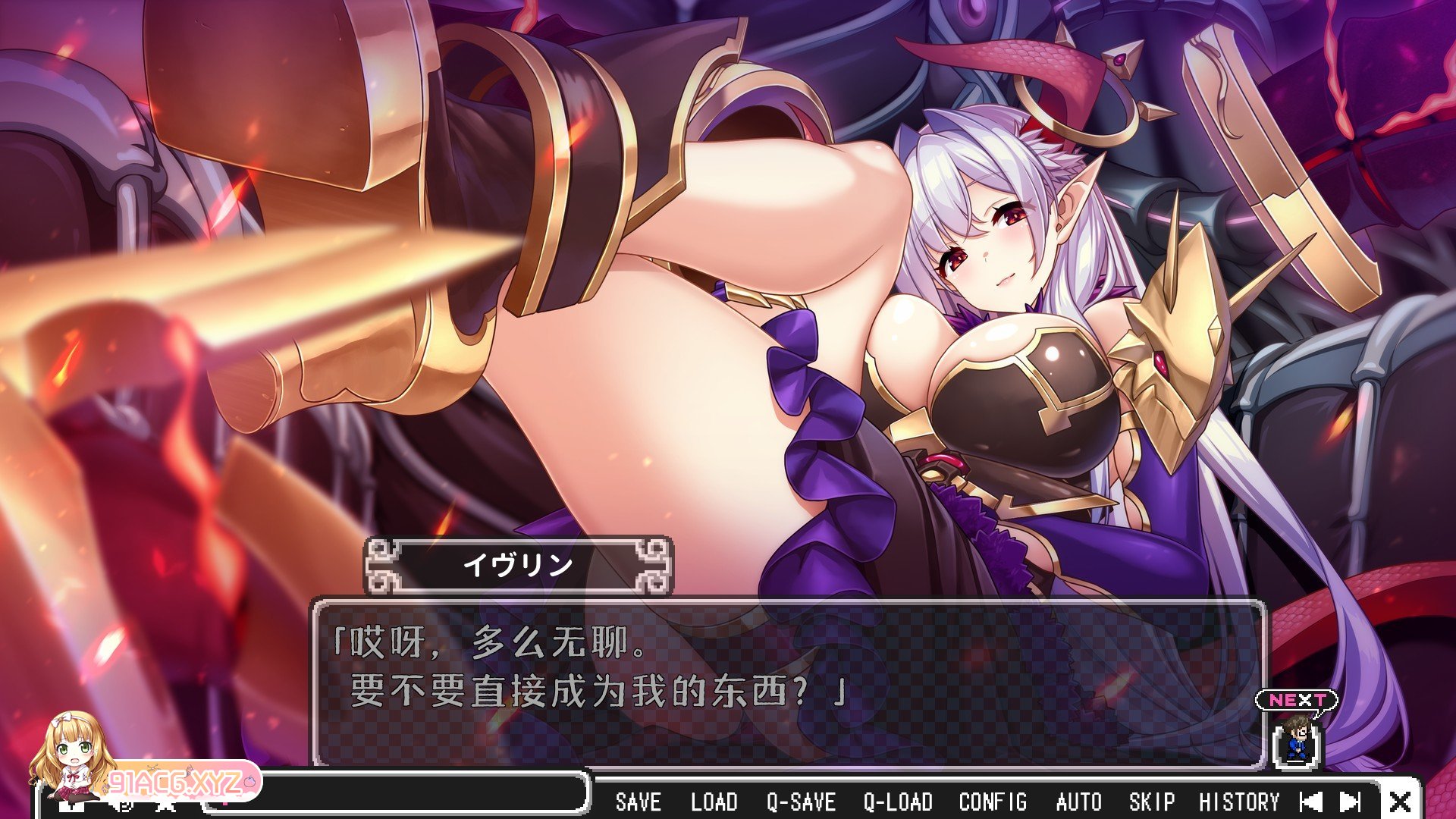Show the dialogue HISTORY log

1238,802
